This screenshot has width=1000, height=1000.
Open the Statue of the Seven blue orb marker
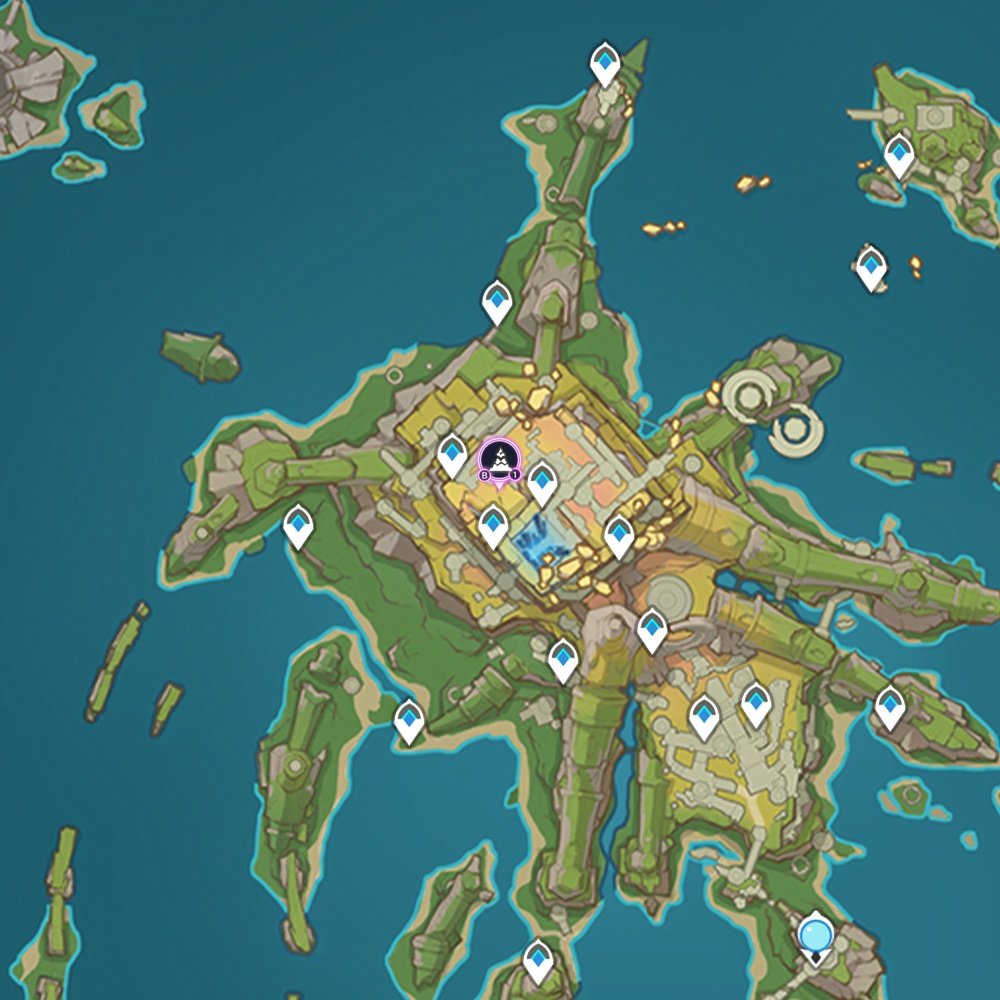tap(816, 937)
